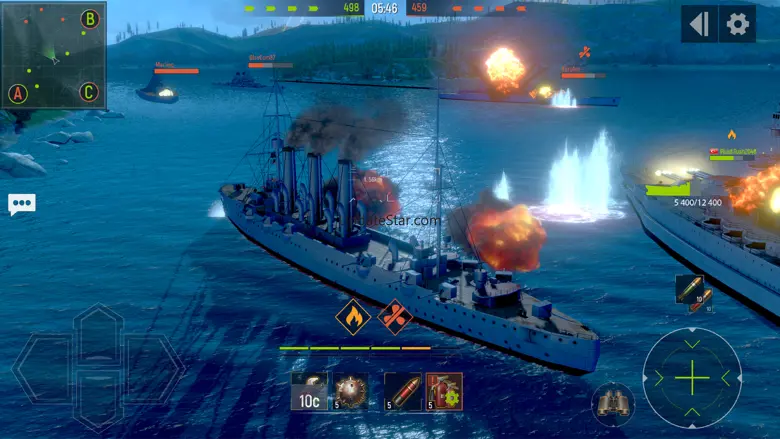The height and width of the screenshot is (439, 780).
Task: Tap the flame fire status icon
Action: coord(353,317)
